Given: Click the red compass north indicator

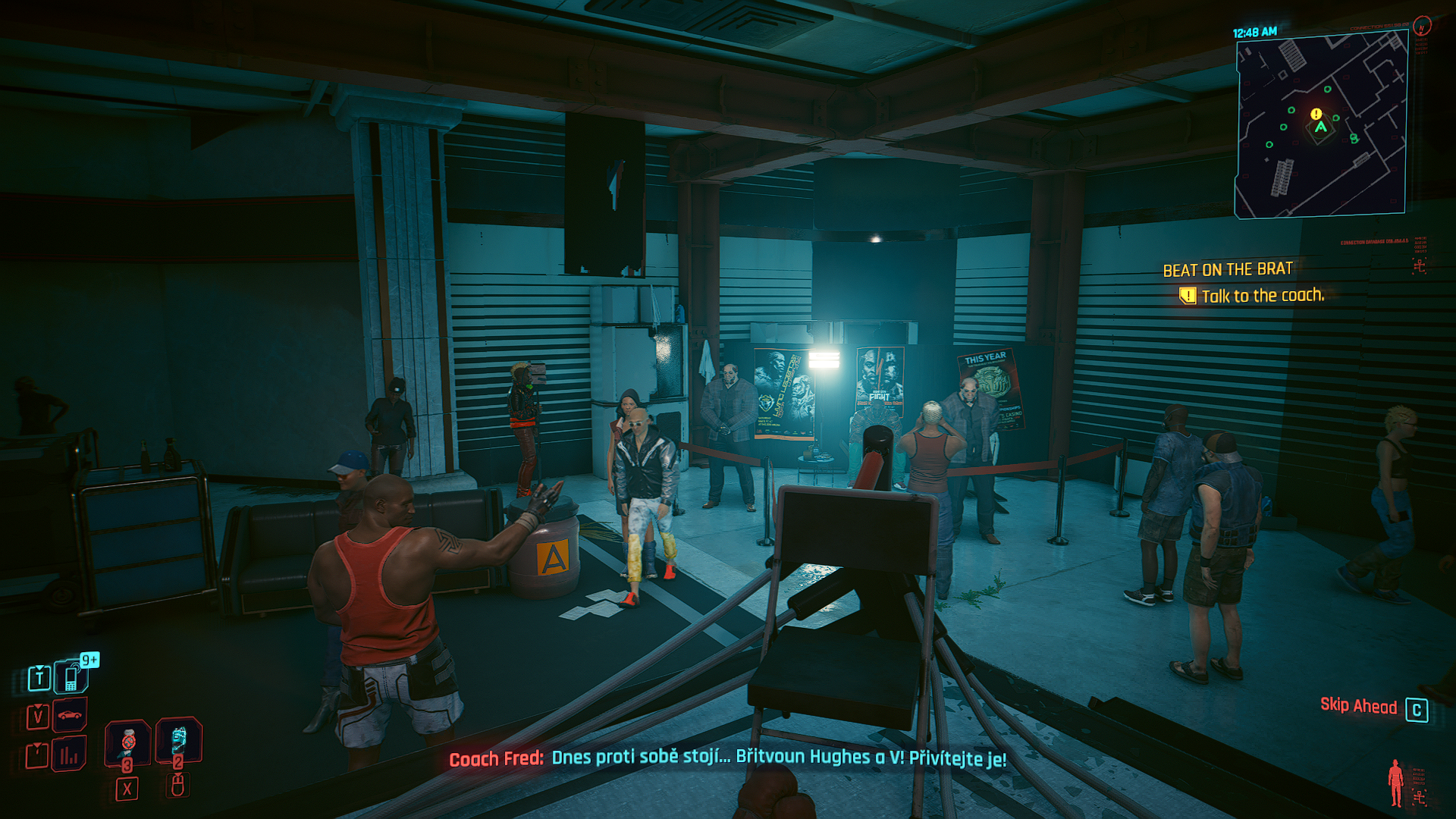Looking at the screenshot, I should (x=1422, y=27).
